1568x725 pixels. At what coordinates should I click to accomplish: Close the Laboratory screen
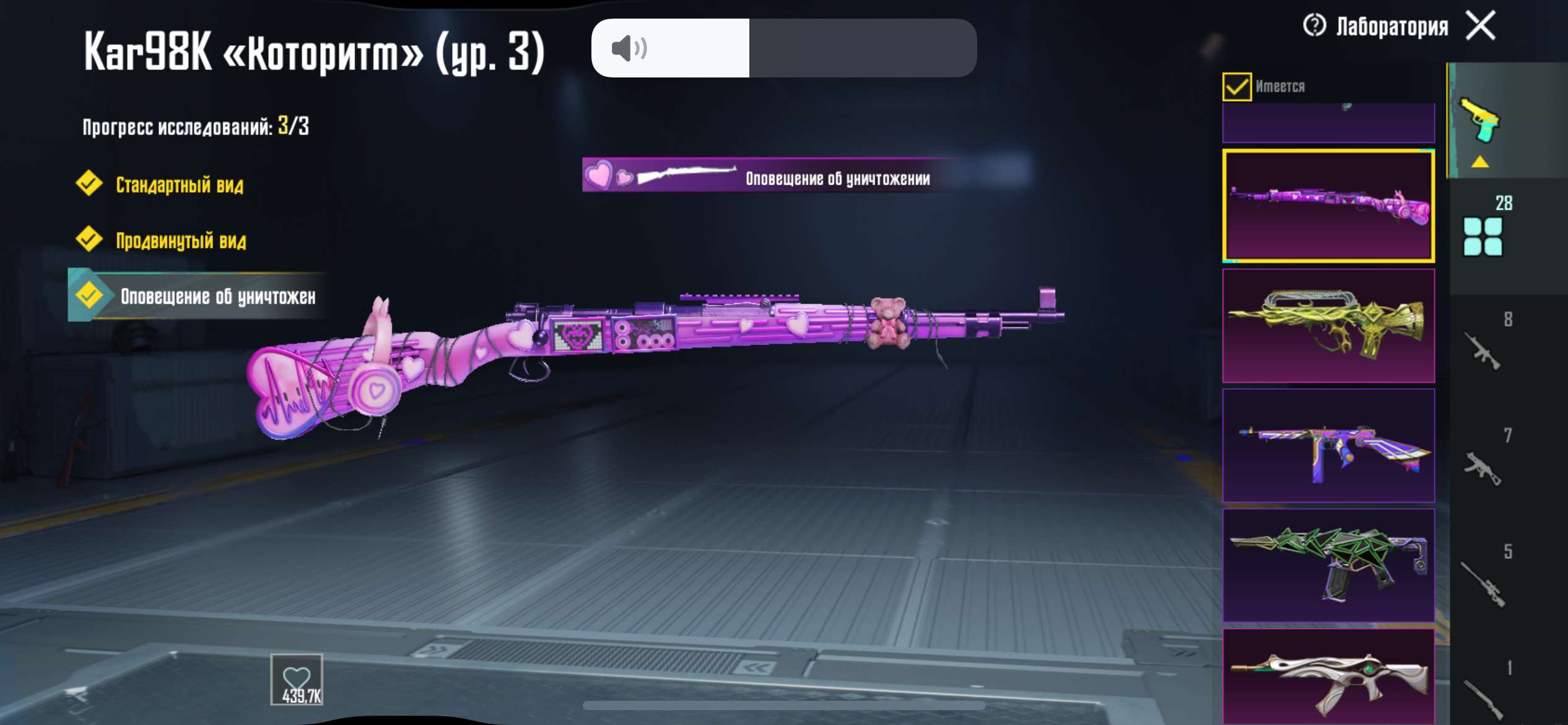pos(1481,26)
